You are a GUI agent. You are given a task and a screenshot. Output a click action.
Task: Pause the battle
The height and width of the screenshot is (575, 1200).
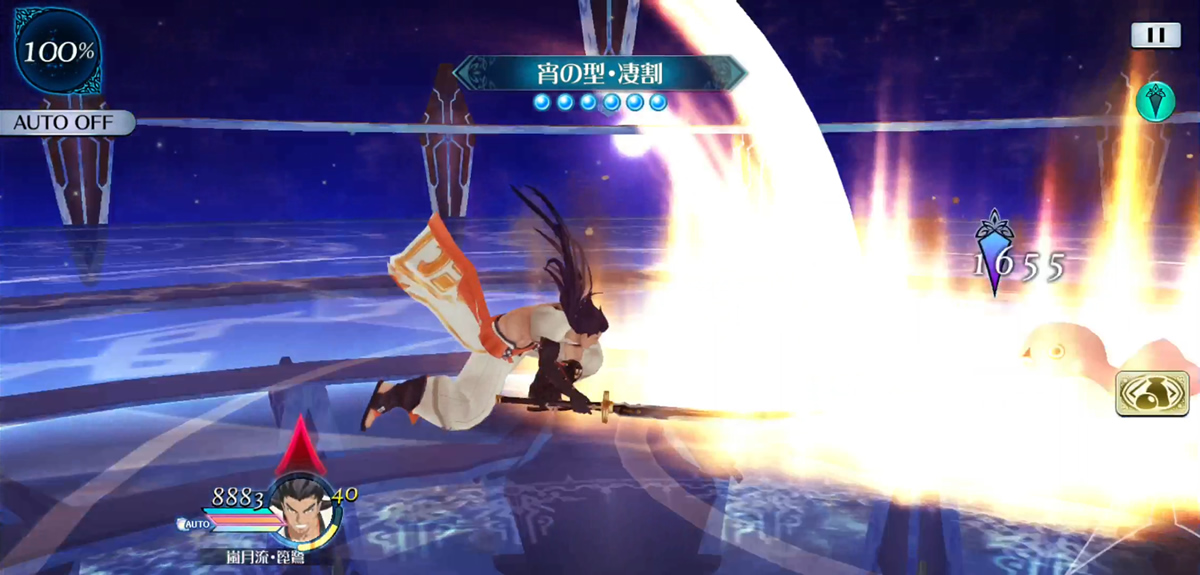tap(1155, 35)
